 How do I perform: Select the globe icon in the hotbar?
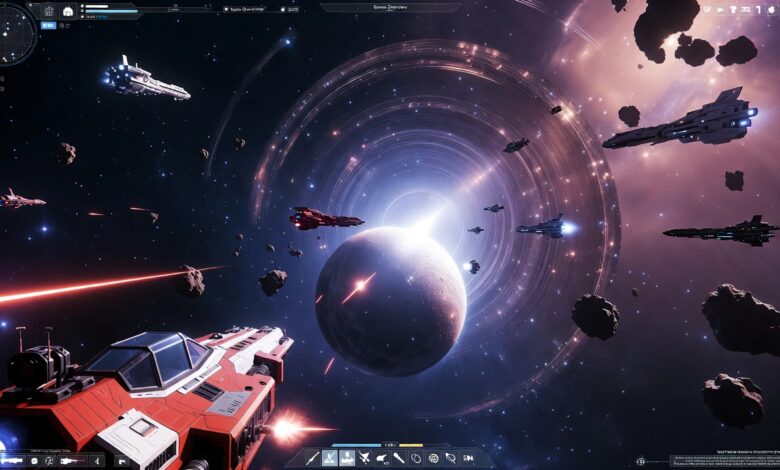[432, 459]
